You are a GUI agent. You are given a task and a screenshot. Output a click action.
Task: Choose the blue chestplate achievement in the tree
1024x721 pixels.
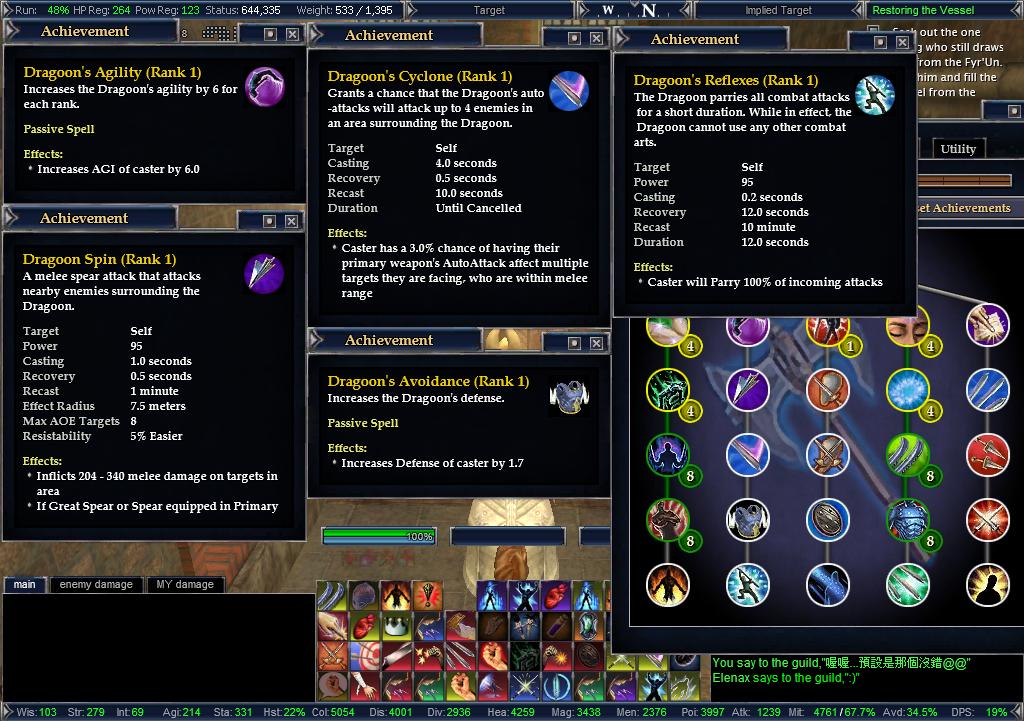[747, 519]
